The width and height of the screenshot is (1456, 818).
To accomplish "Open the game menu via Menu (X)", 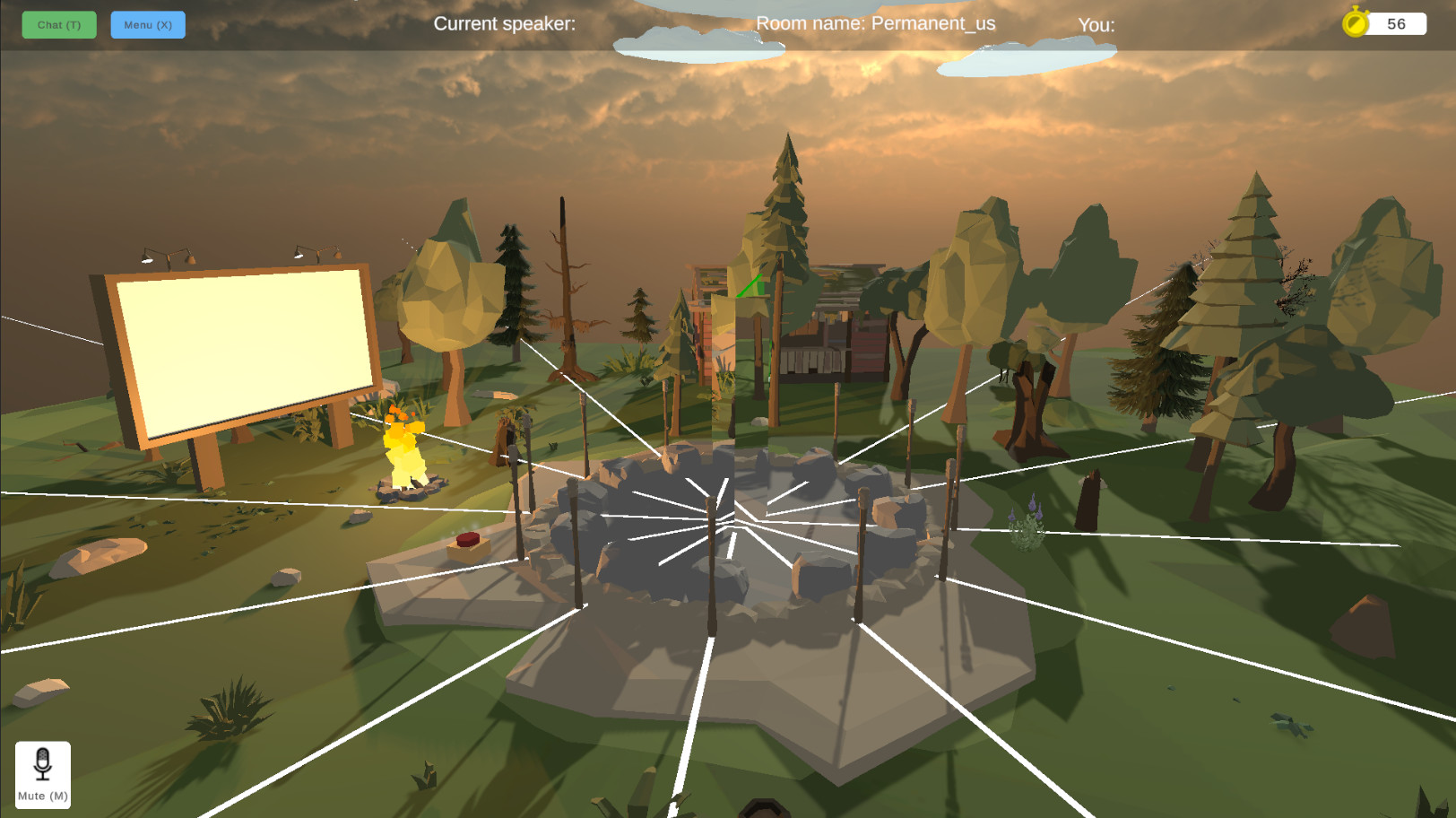I will [147, 24].
